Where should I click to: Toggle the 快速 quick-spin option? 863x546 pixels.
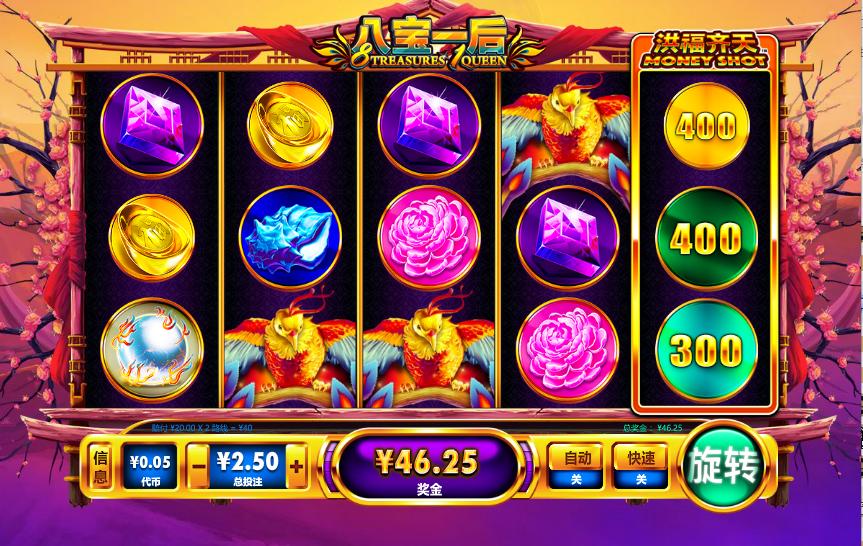(641, 466)
